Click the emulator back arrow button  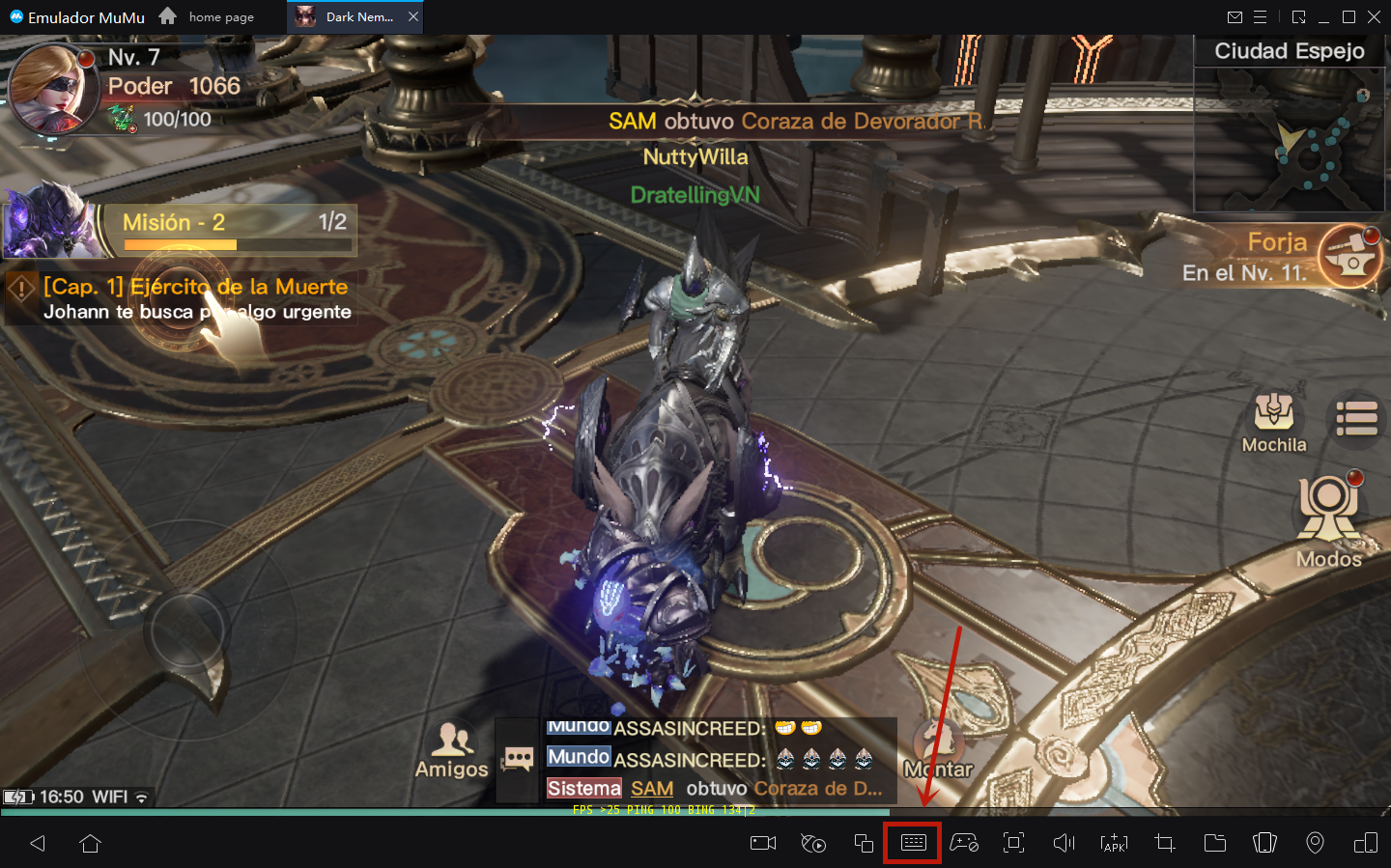click(38, 844)
